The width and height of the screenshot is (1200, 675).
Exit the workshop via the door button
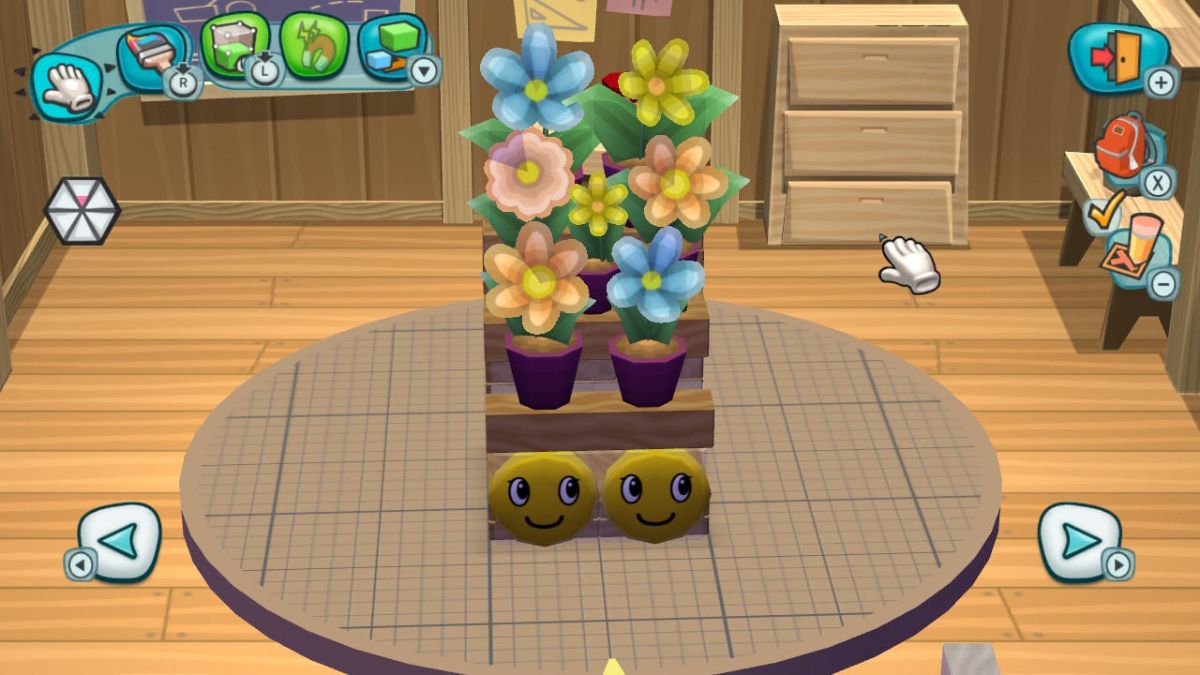1116,57
